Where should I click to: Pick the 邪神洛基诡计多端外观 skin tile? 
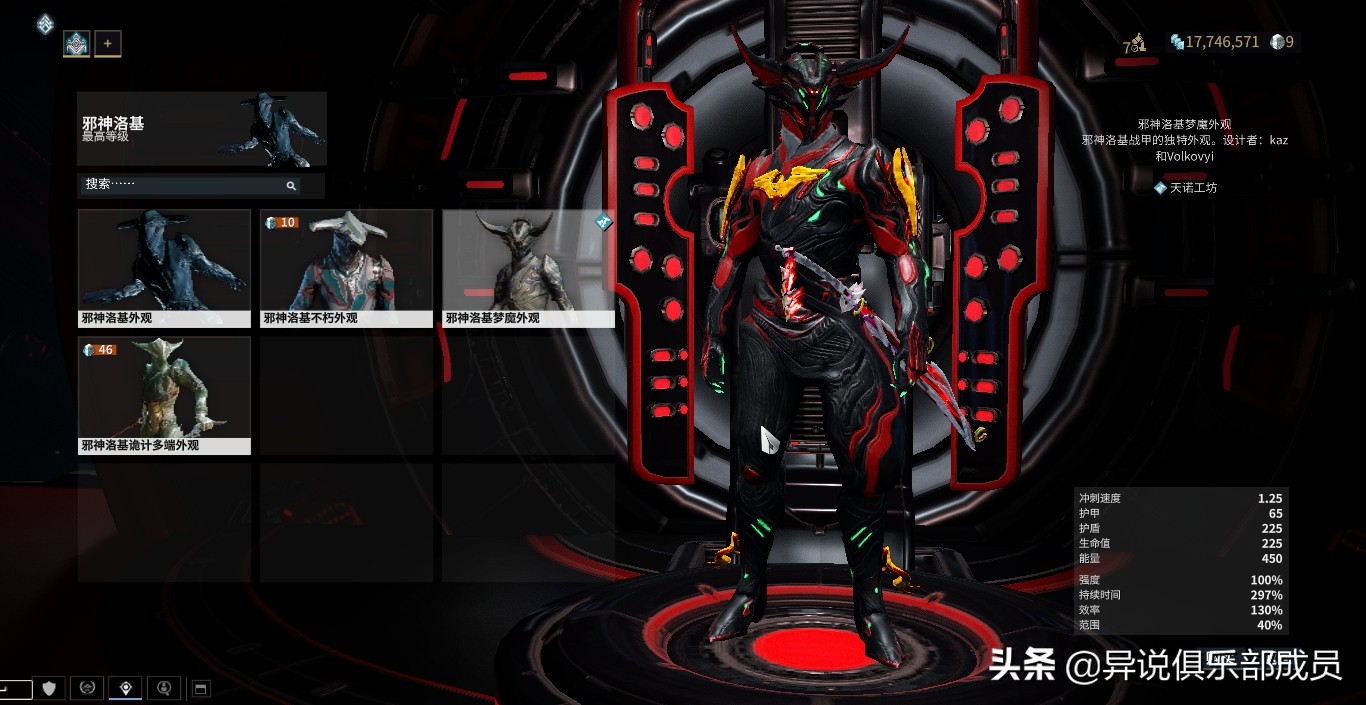click(164, 395)
